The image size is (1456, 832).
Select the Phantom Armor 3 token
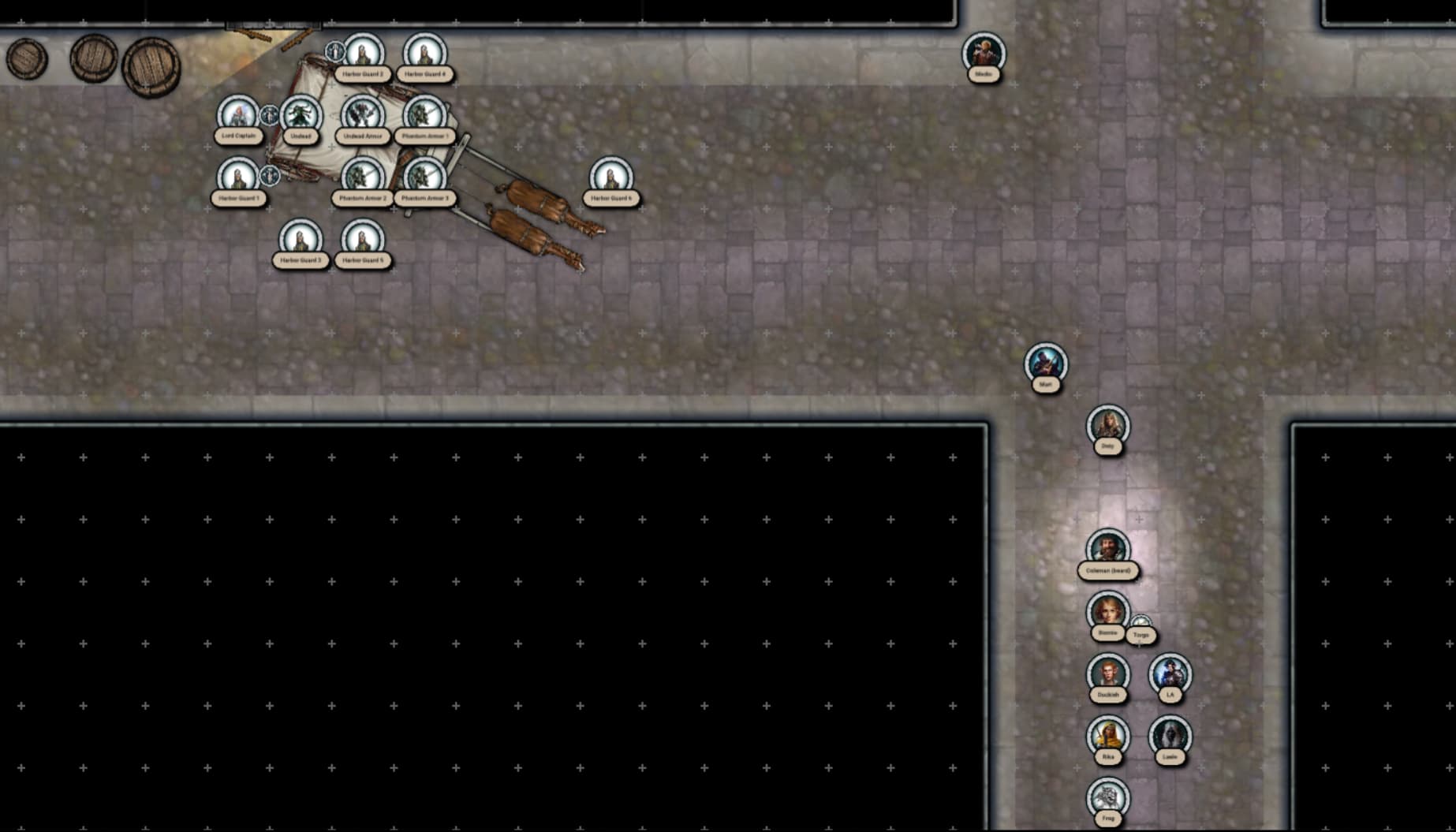(x=424, y=177)
